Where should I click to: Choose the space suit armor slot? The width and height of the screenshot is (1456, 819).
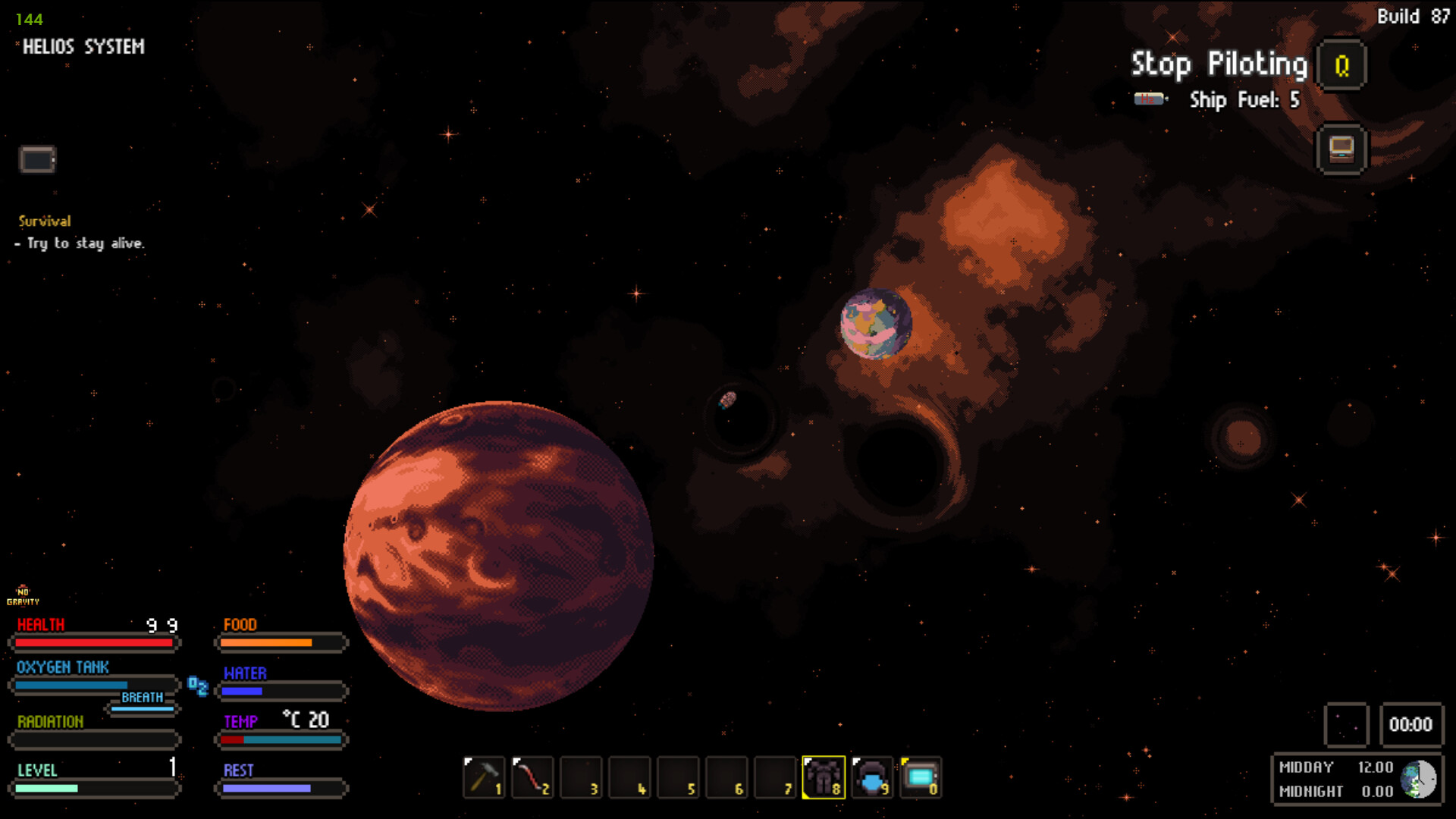pos(824,777)
